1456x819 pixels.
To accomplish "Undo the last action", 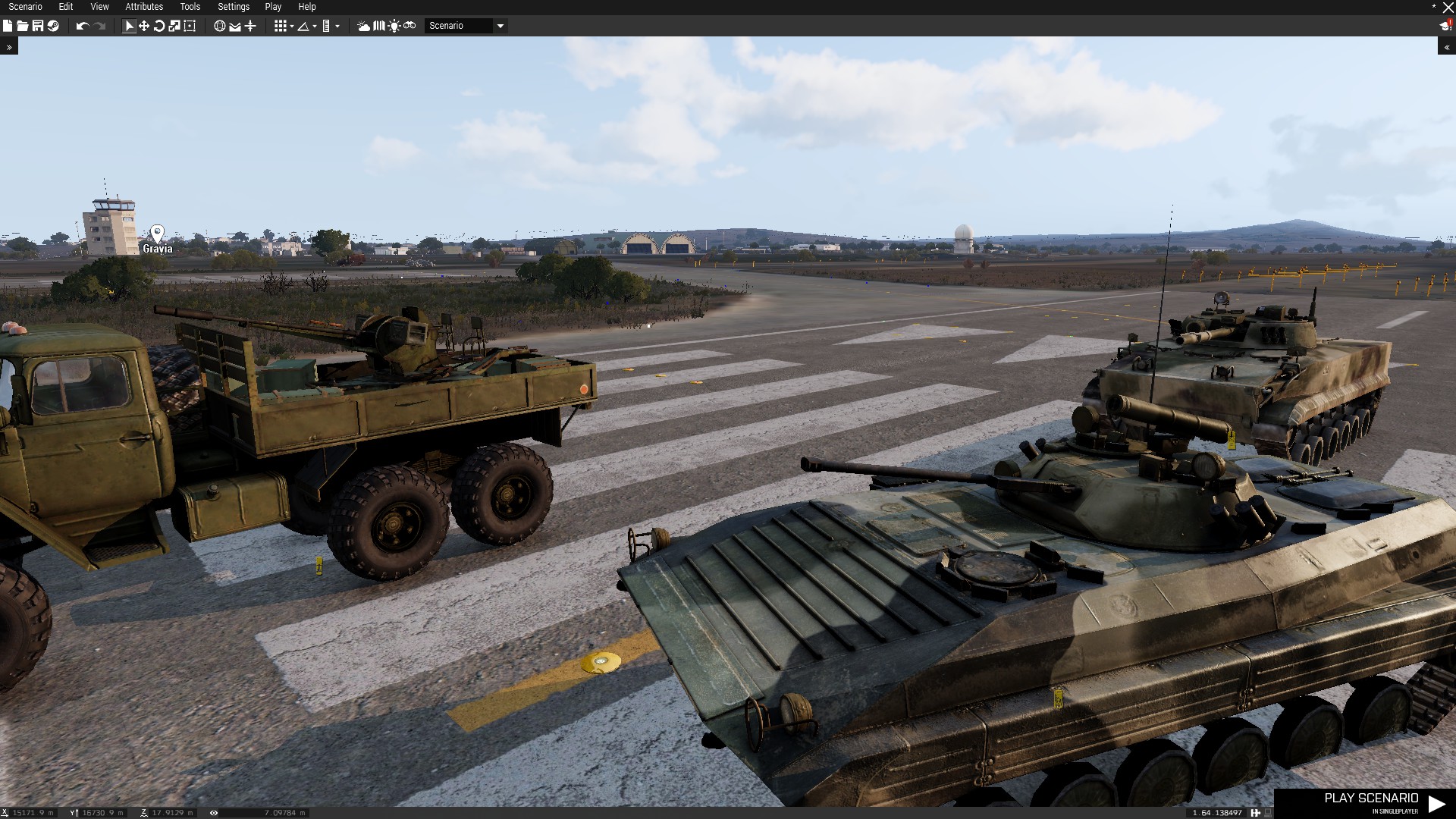I will (82, 26).
